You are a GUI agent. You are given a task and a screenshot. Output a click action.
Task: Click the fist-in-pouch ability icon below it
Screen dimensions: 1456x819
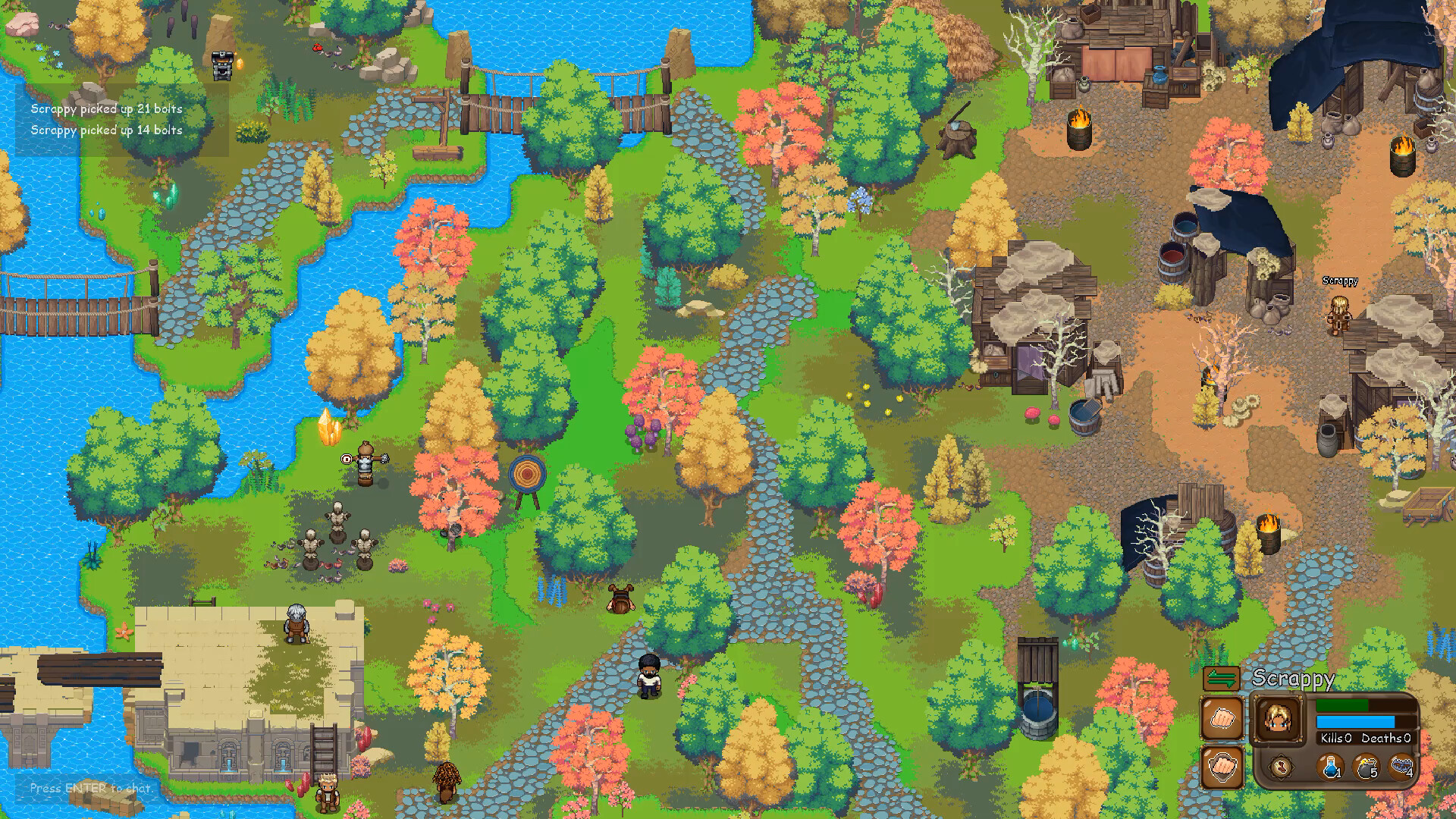coord(1222,767)
